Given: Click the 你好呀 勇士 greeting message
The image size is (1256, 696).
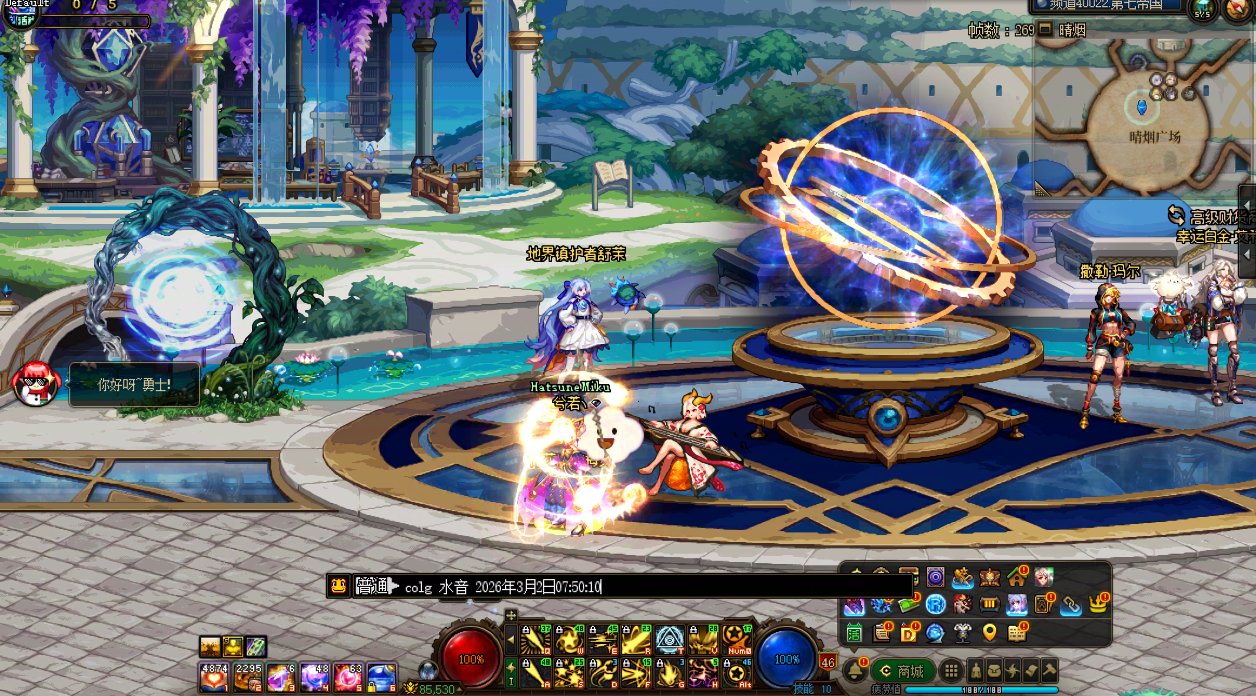Looking at the screenshot, I should [134, 384].
